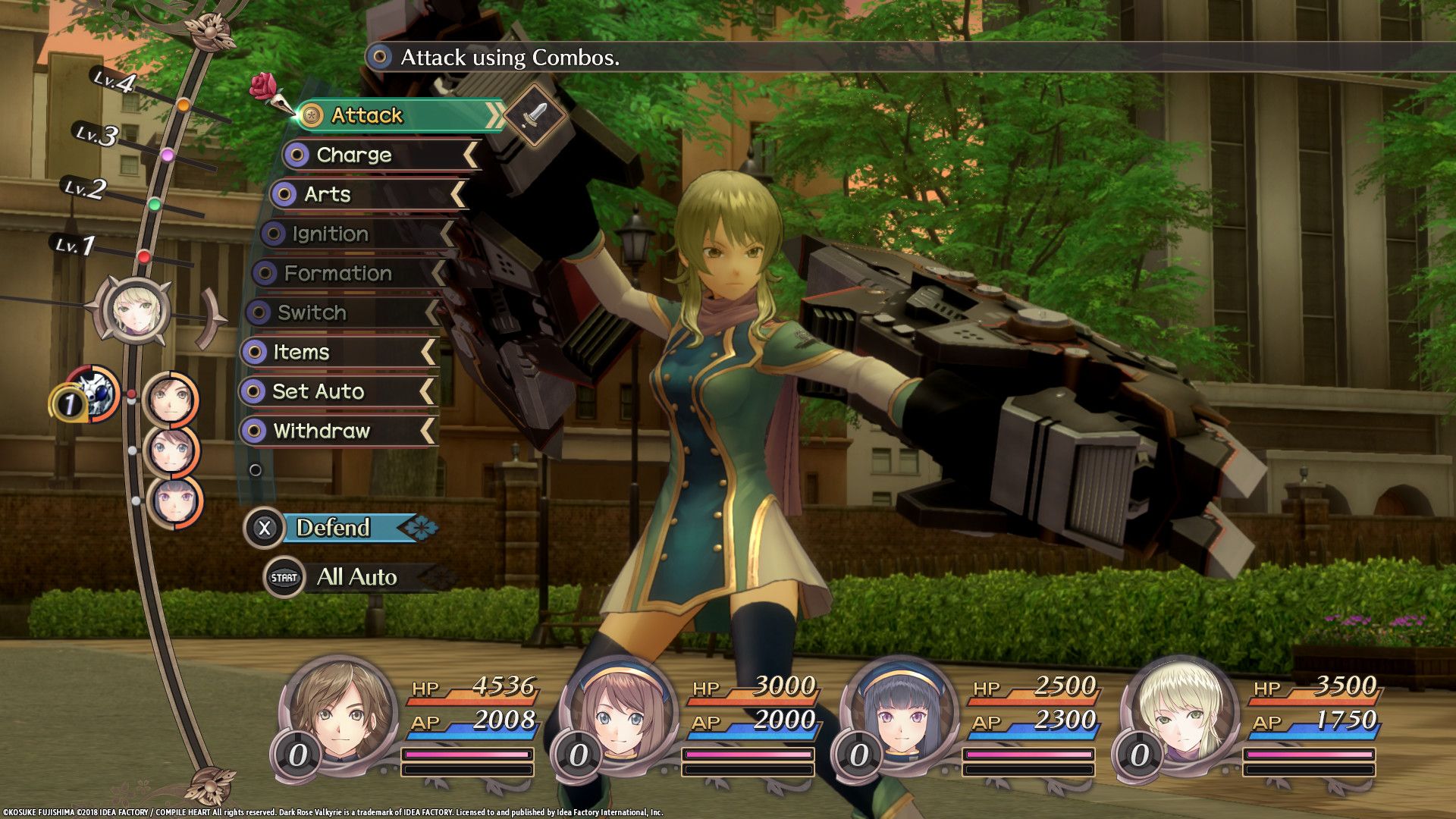
Task: Select the blonde character's turn-order portrait
Action: pos(136,309)
